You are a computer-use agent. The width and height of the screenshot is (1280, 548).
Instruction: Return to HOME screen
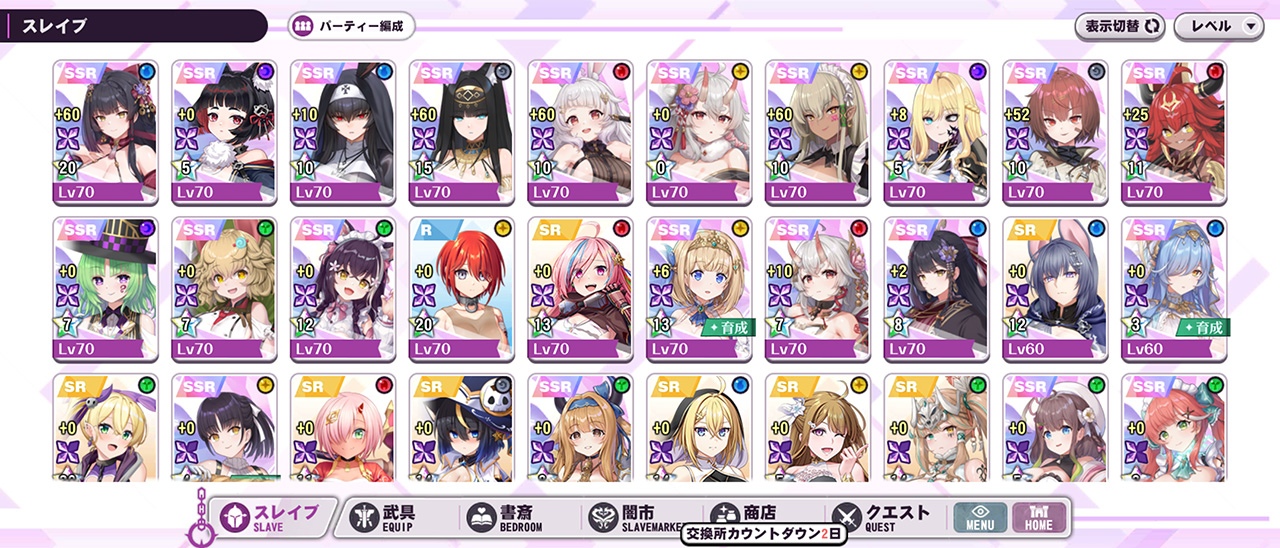(1038, 517)
